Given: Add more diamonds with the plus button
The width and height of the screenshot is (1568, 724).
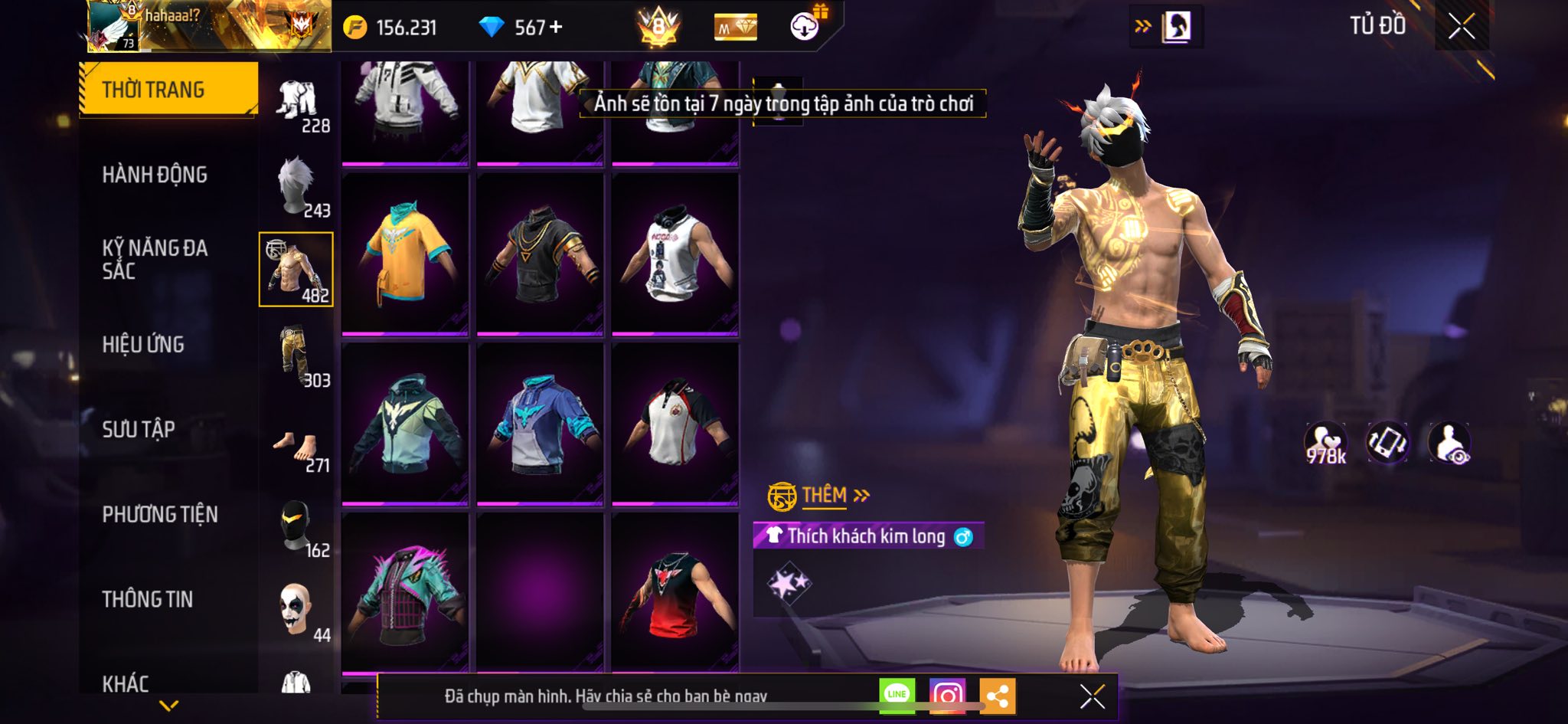Looking at the screenshot, I should click(556, 28).
